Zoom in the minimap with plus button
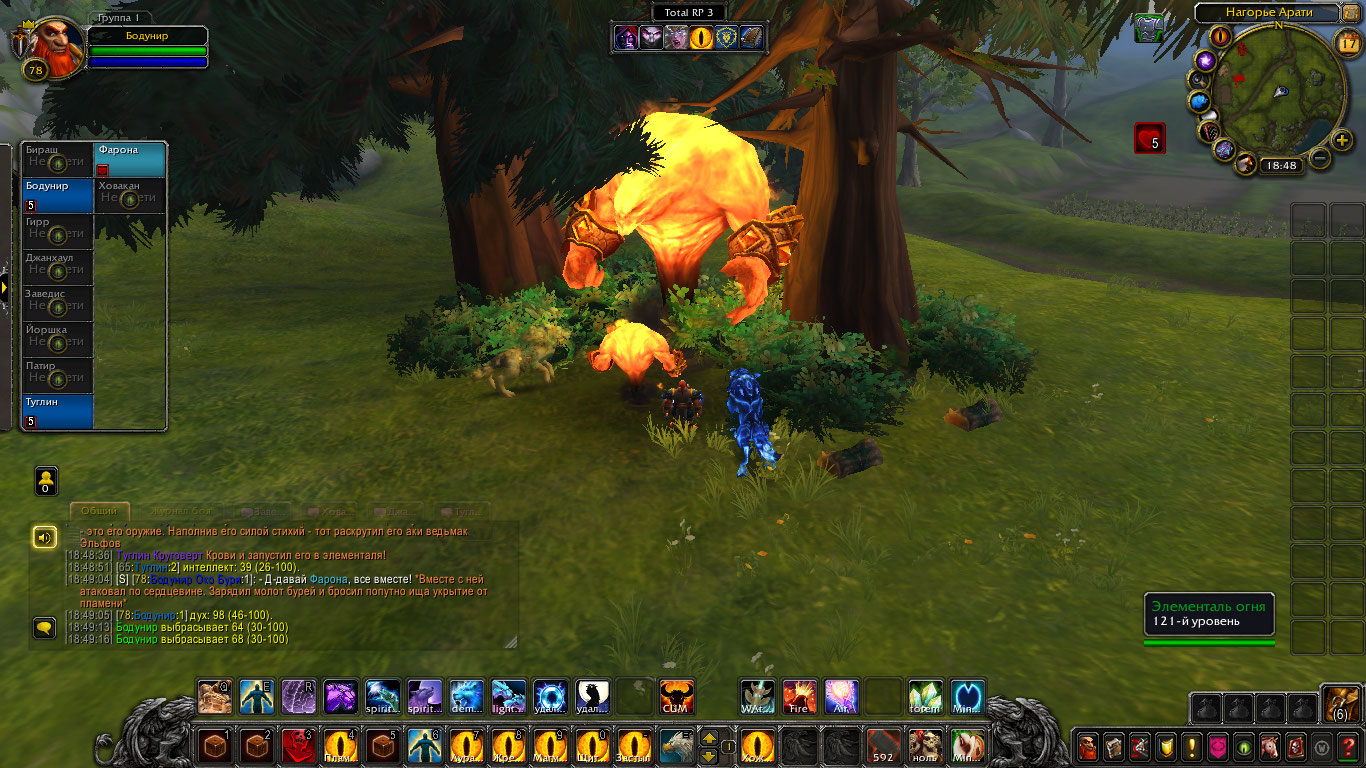Screen dimensions: 1366x768 [1342, 139]
